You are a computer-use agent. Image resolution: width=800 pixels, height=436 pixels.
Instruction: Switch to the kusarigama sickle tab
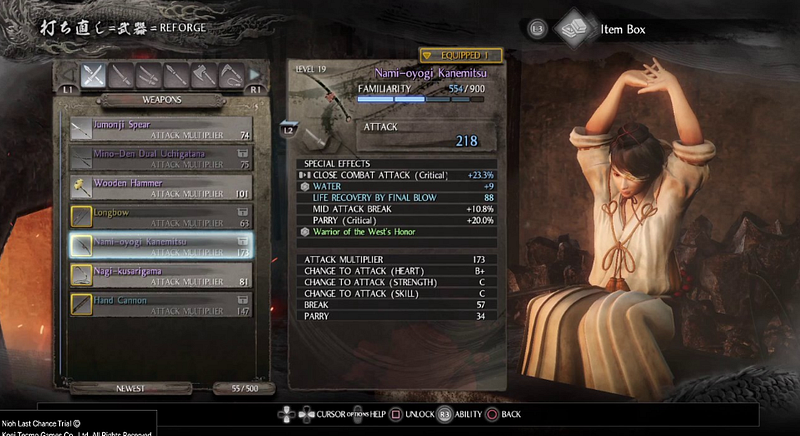point(232,74)
